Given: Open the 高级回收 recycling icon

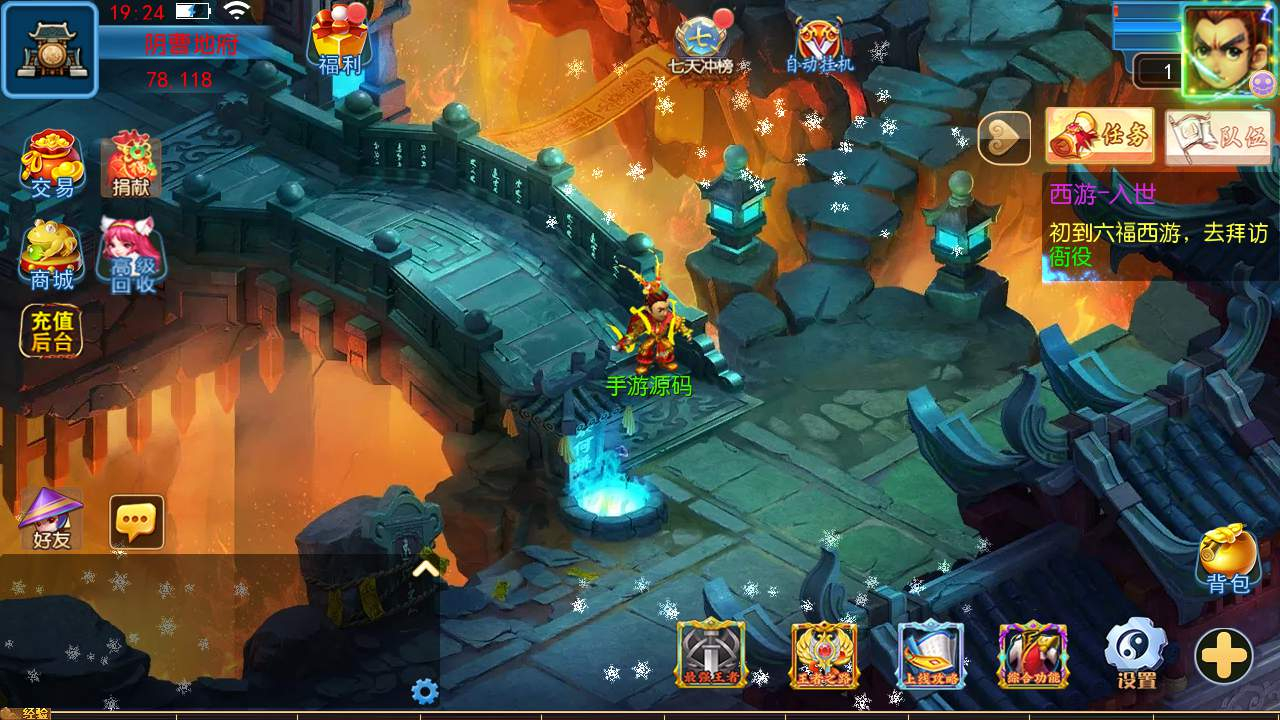Looking at the screenshot, I should (x=132, y=254).
